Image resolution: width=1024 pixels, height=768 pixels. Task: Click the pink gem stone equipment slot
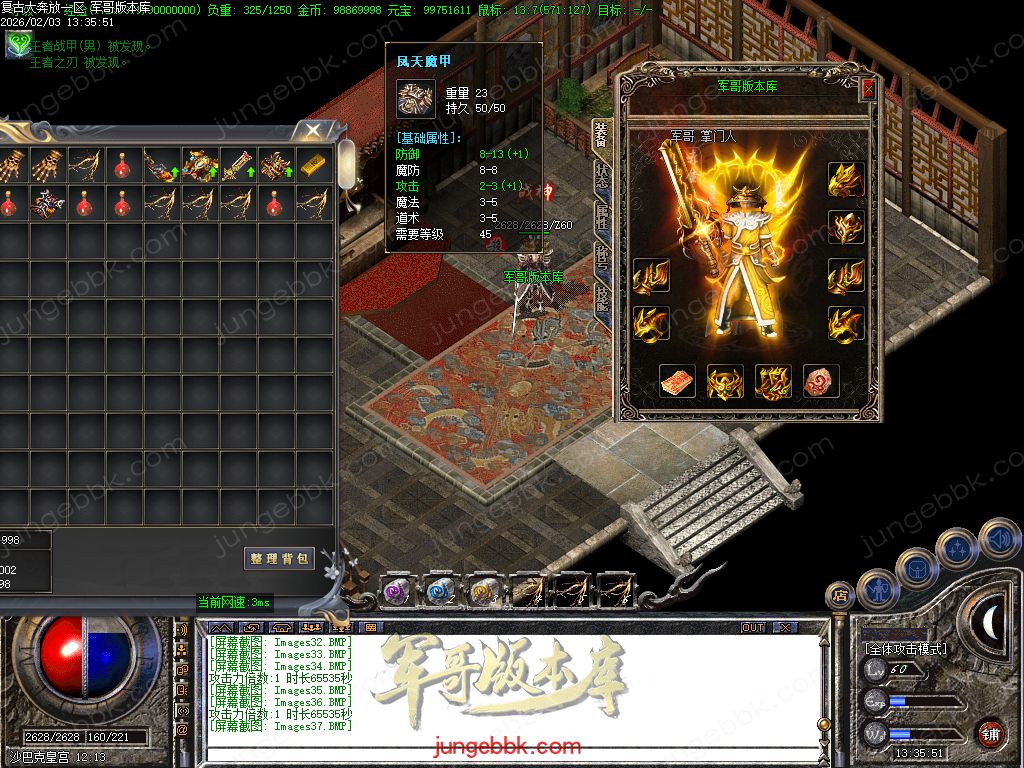821,381
